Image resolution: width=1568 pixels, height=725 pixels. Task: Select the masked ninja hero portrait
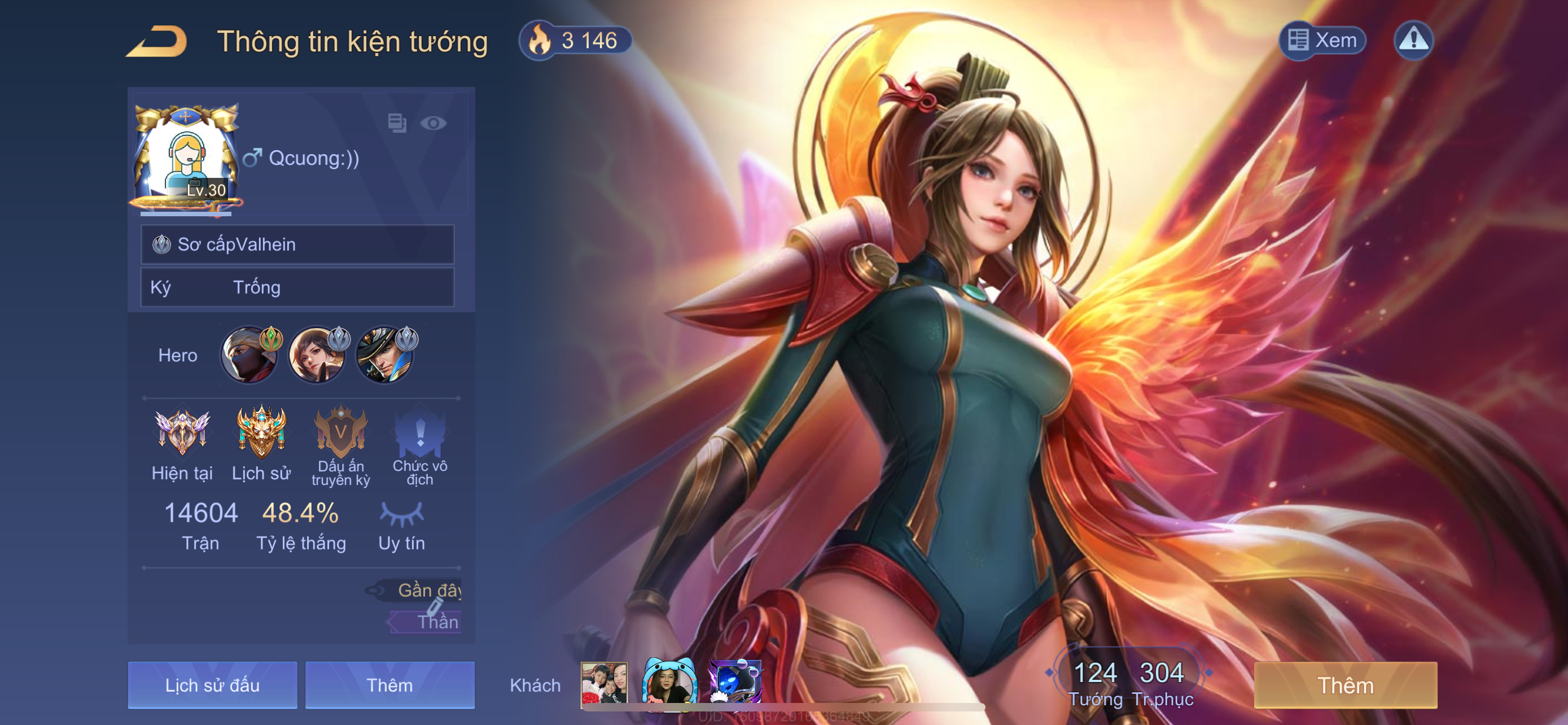click(248, 356)
